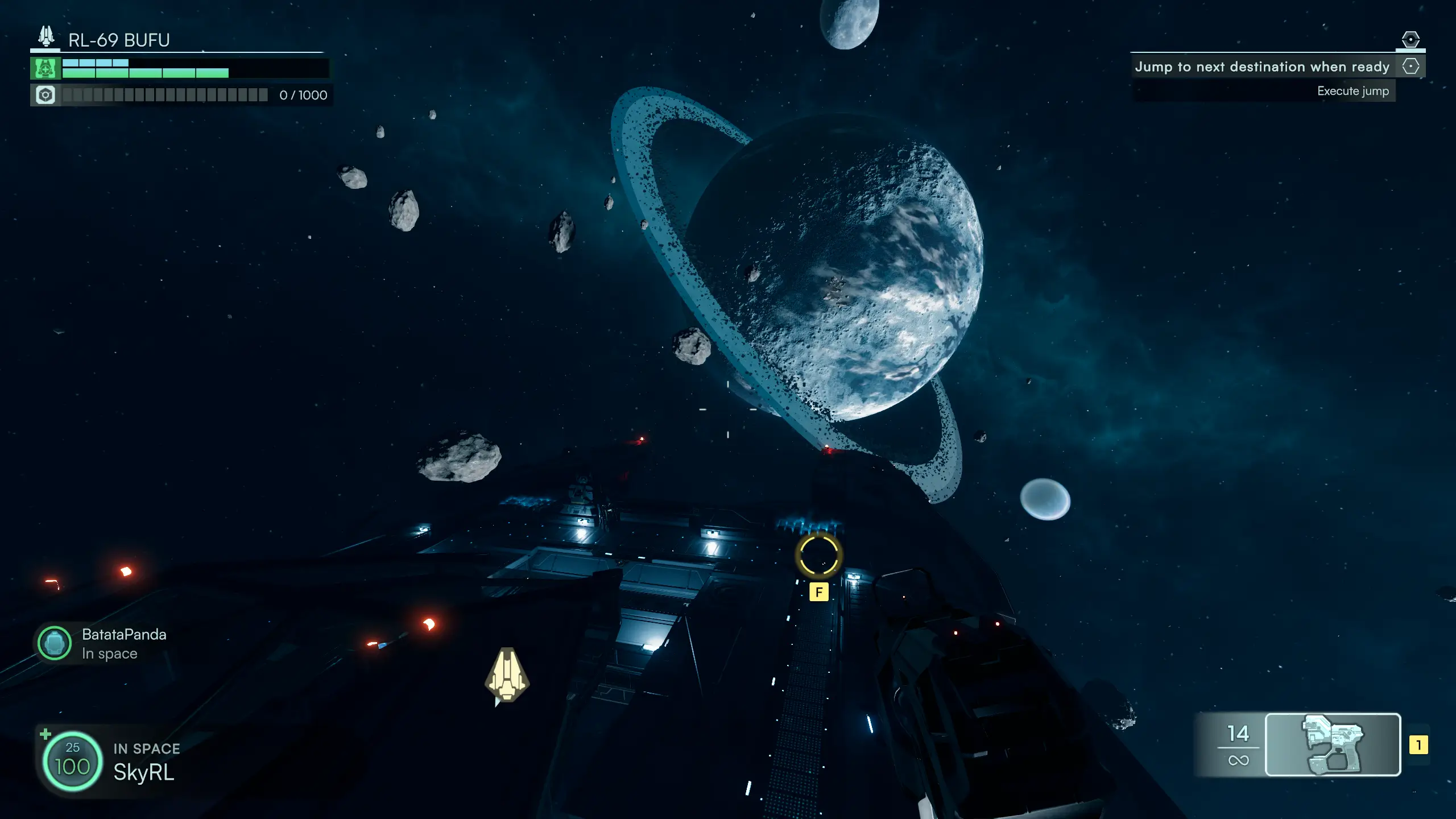Select the equipped pistol weapon slot
1456x819 pixels.
click(1333, 744)
